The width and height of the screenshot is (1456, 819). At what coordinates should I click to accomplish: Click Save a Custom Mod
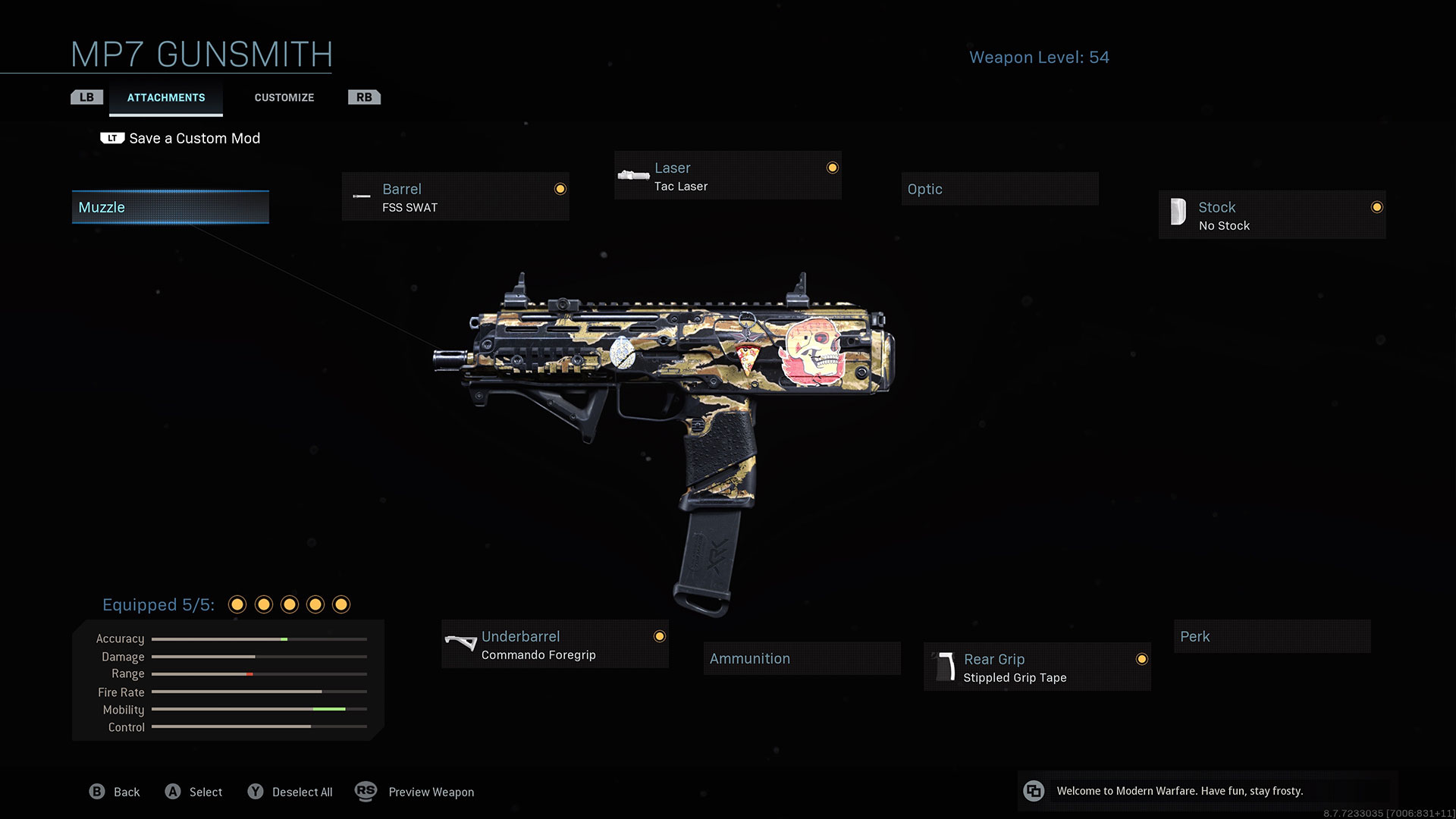pos(194,139)
